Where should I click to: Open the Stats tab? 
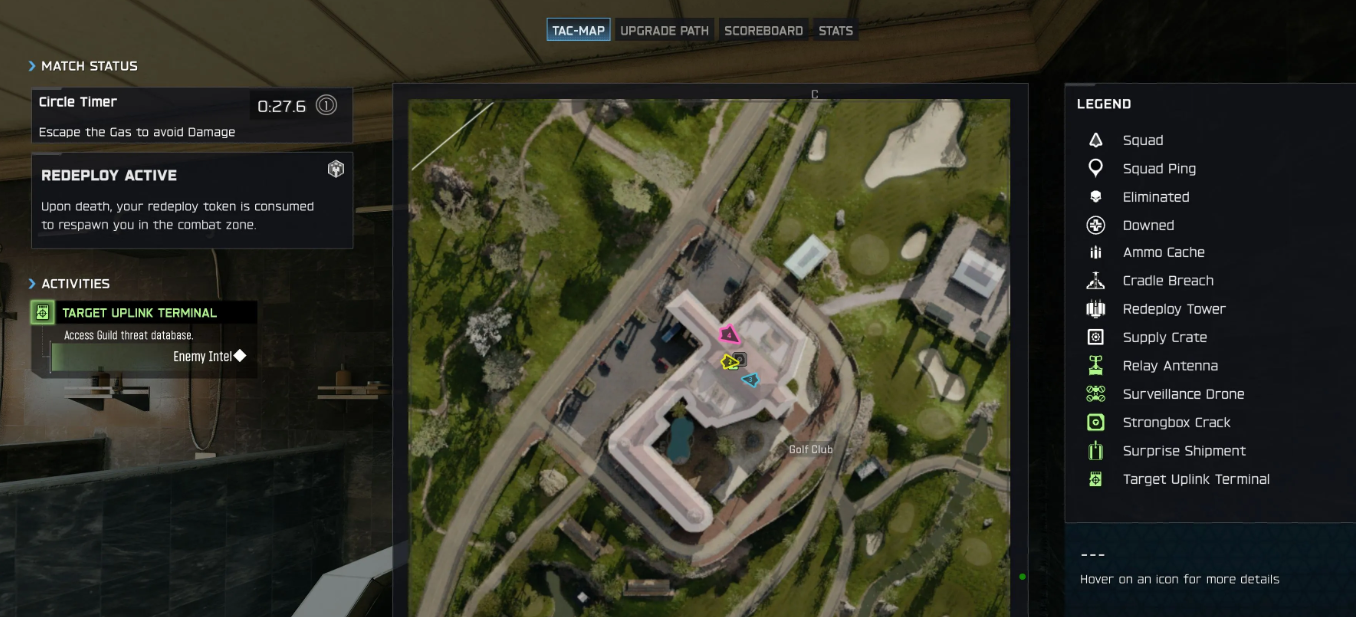pos(835,30)
